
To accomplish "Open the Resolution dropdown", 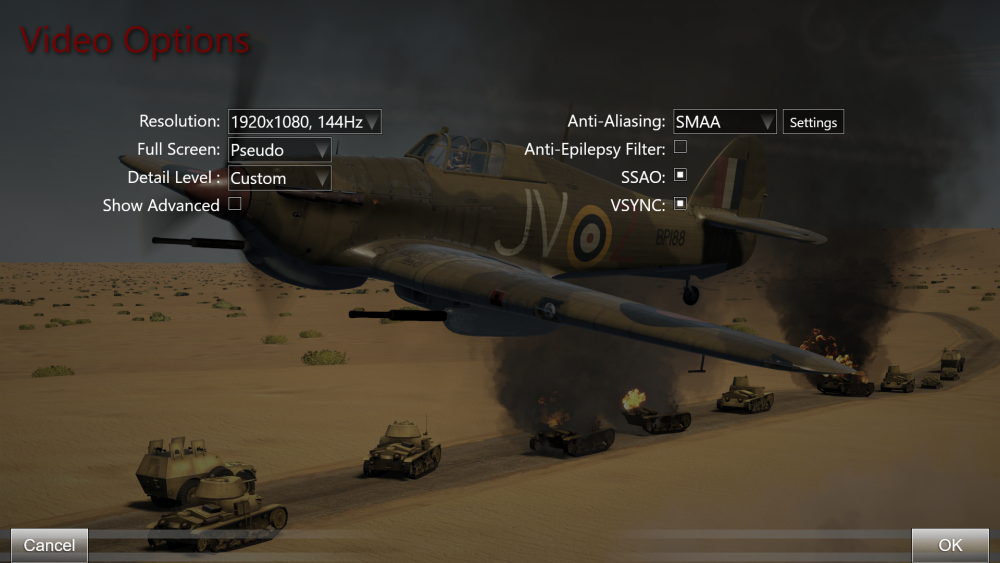I will tap(305, 122).
